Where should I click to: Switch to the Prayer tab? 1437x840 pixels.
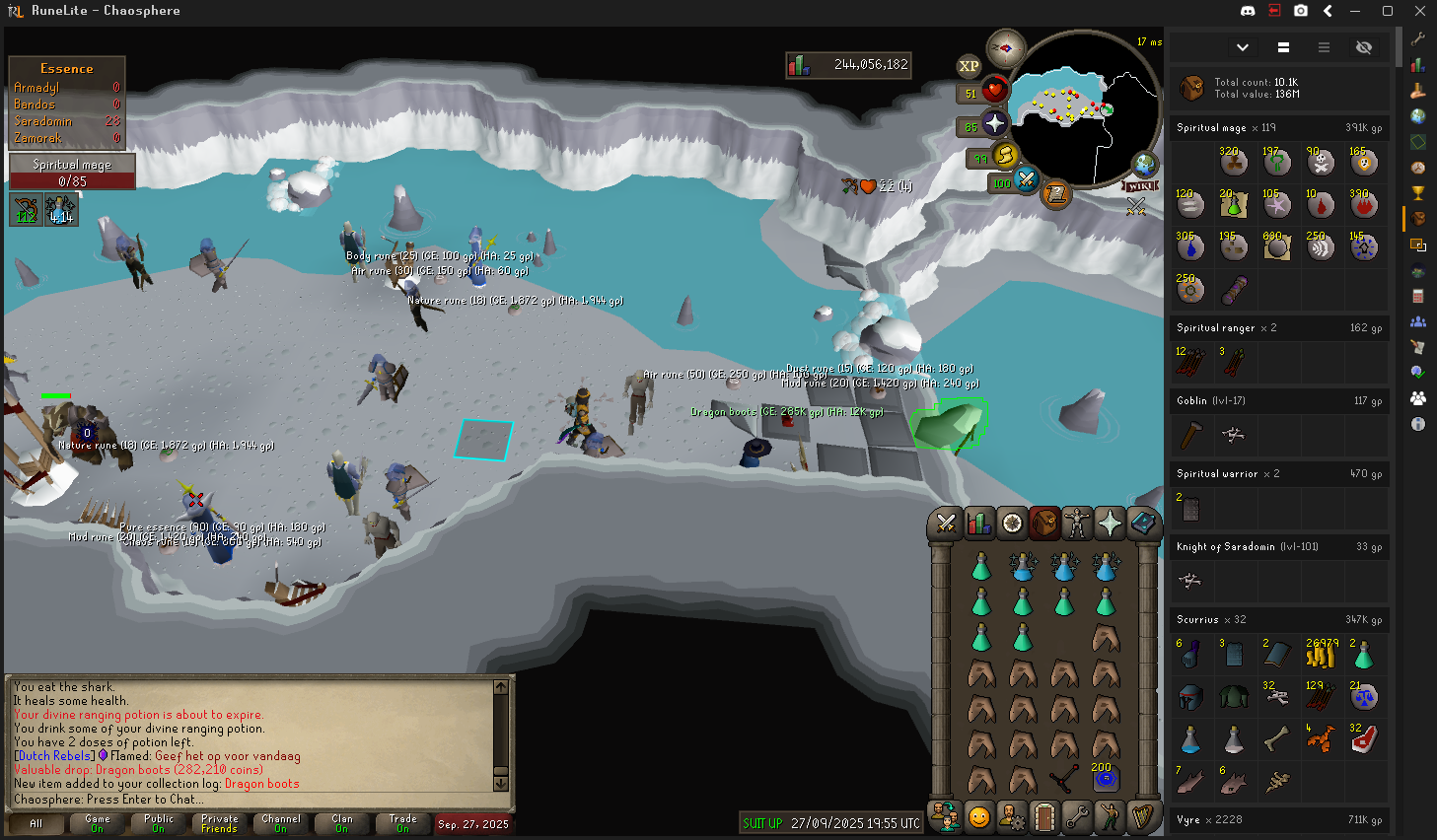(1110, 524)
